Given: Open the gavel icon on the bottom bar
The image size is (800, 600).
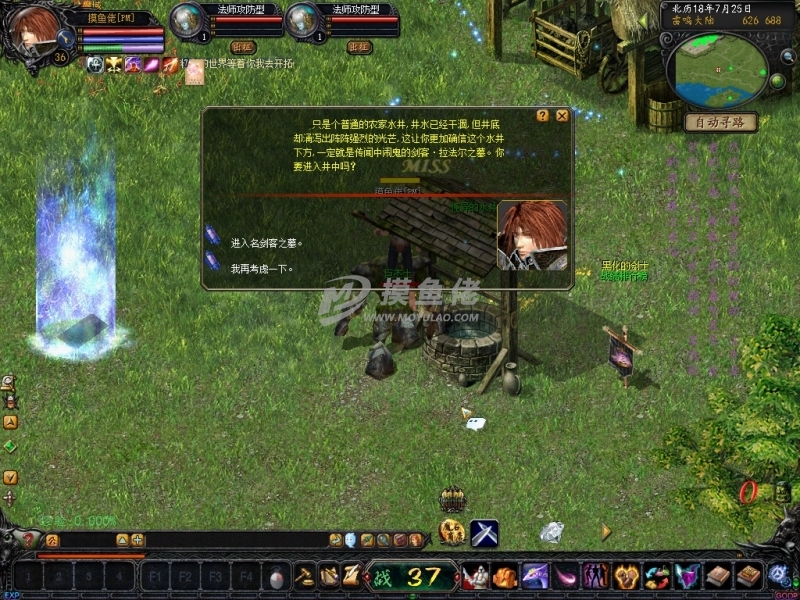Looking at the screenshot, I should [305, 577].
